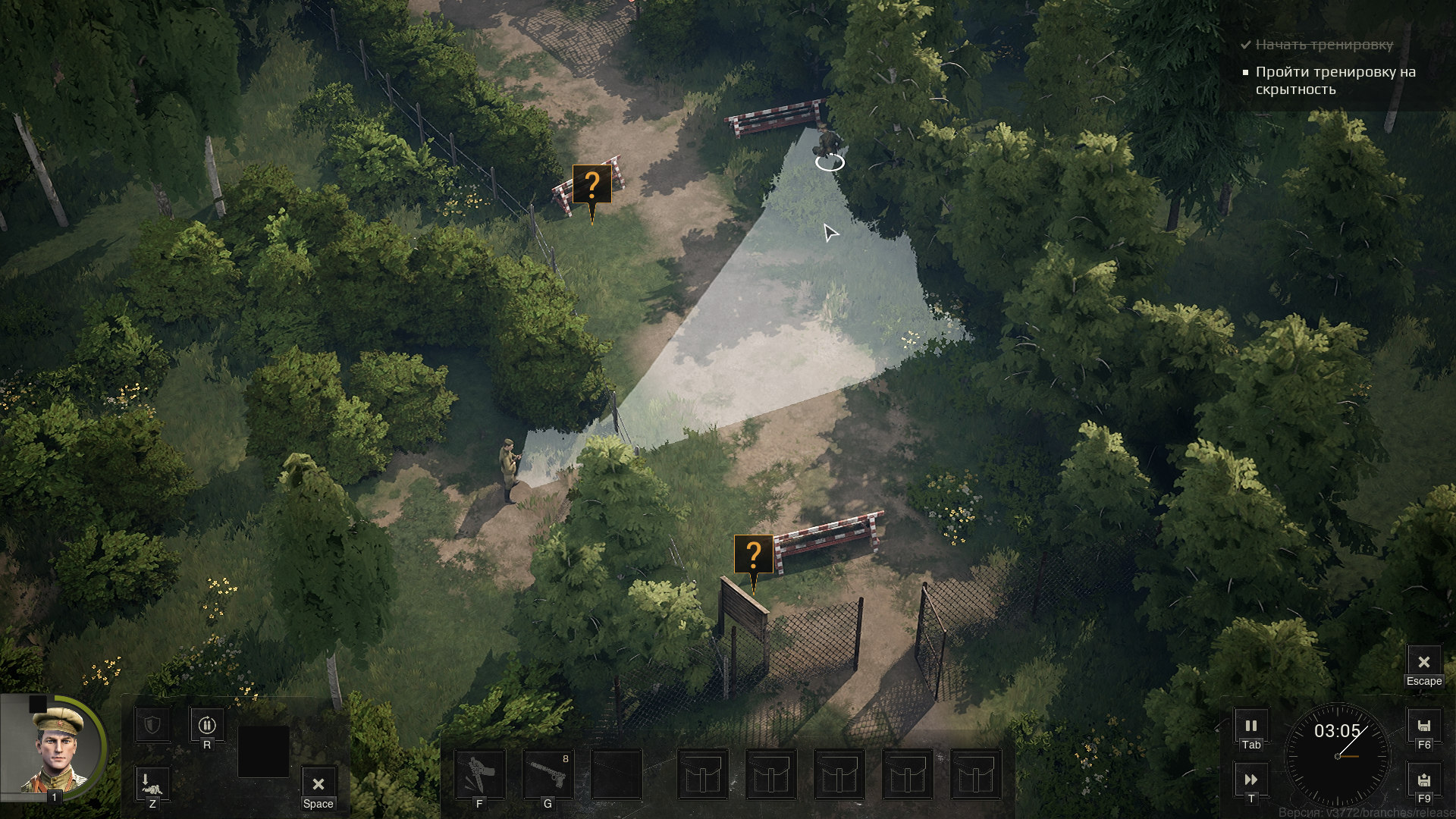This screenshot has width=1456, height=819.
Task: Quick save using the floppy disk icon
Action: (x=1423, y=726)
